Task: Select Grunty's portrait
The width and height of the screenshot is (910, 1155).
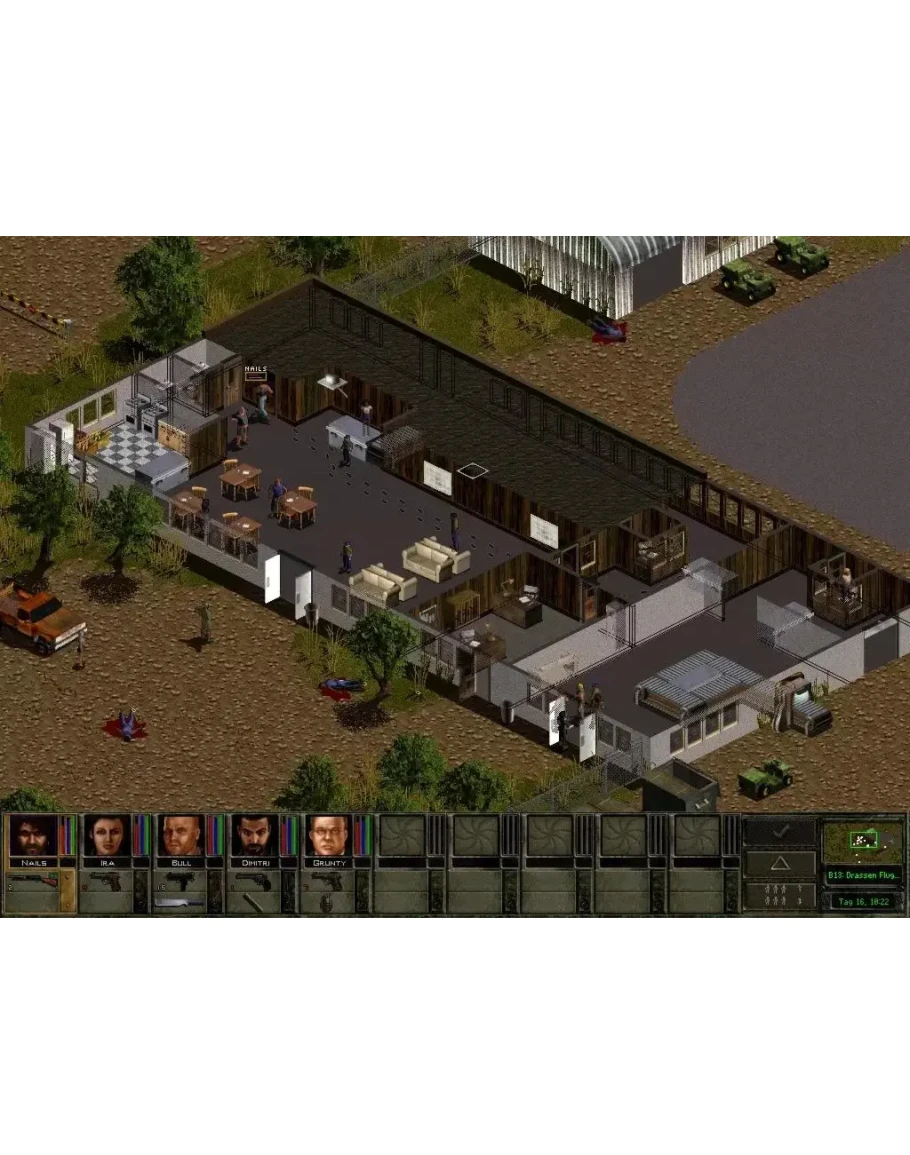Action: [x=327, y=836]
